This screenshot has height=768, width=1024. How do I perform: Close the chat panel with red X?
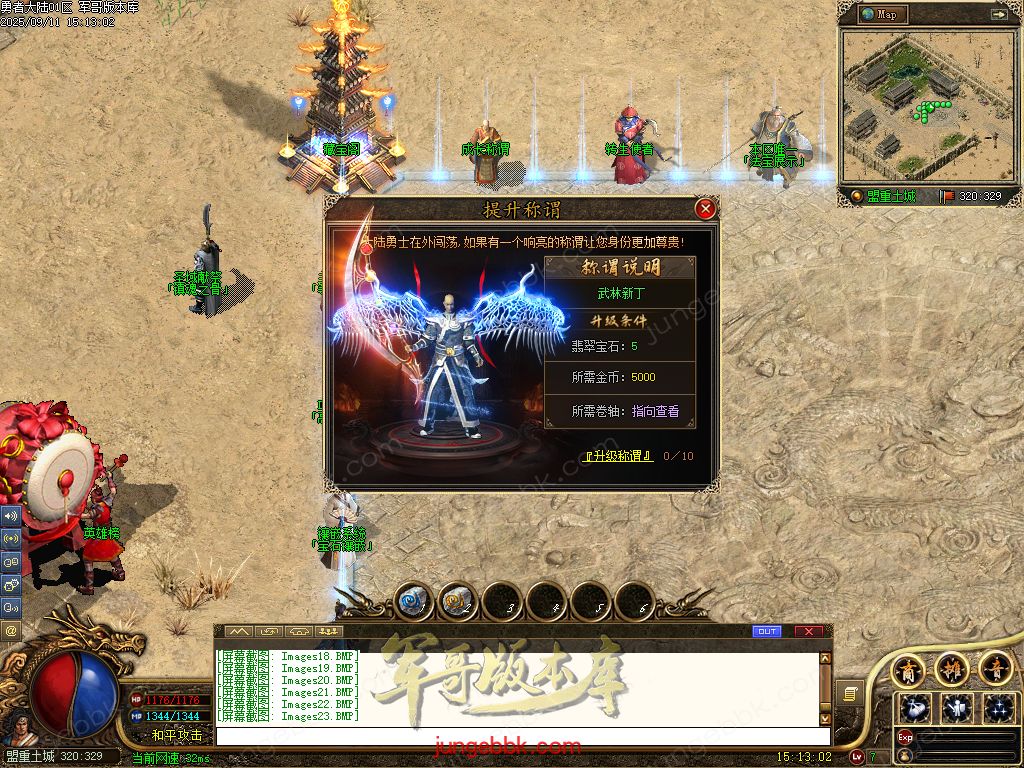(808, 631)
